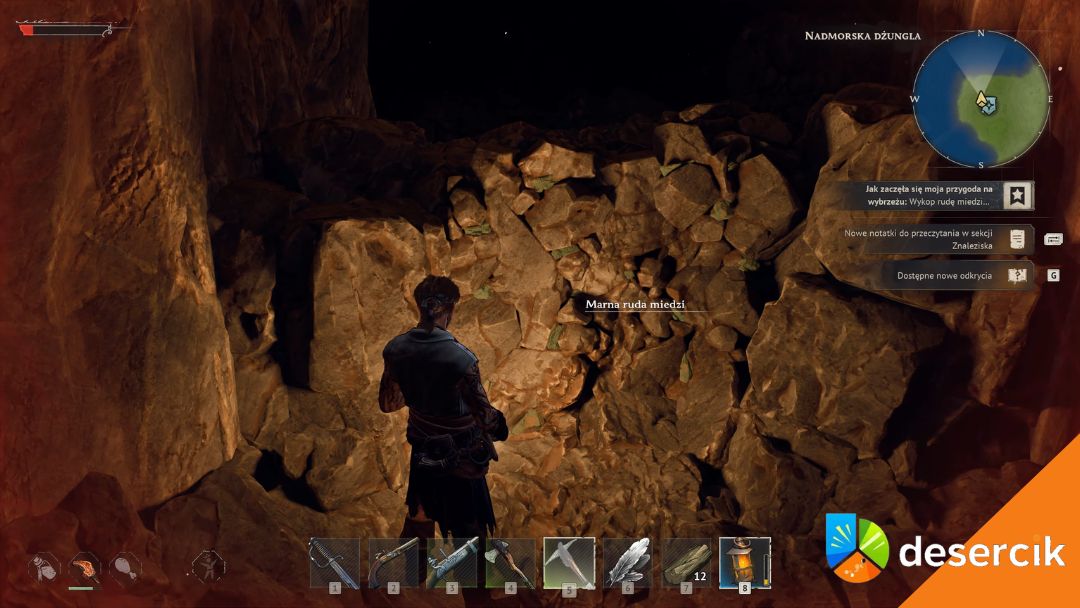
Task: Click the potion flask status icon
Action: pyautogui.click(x=42, y=568)
